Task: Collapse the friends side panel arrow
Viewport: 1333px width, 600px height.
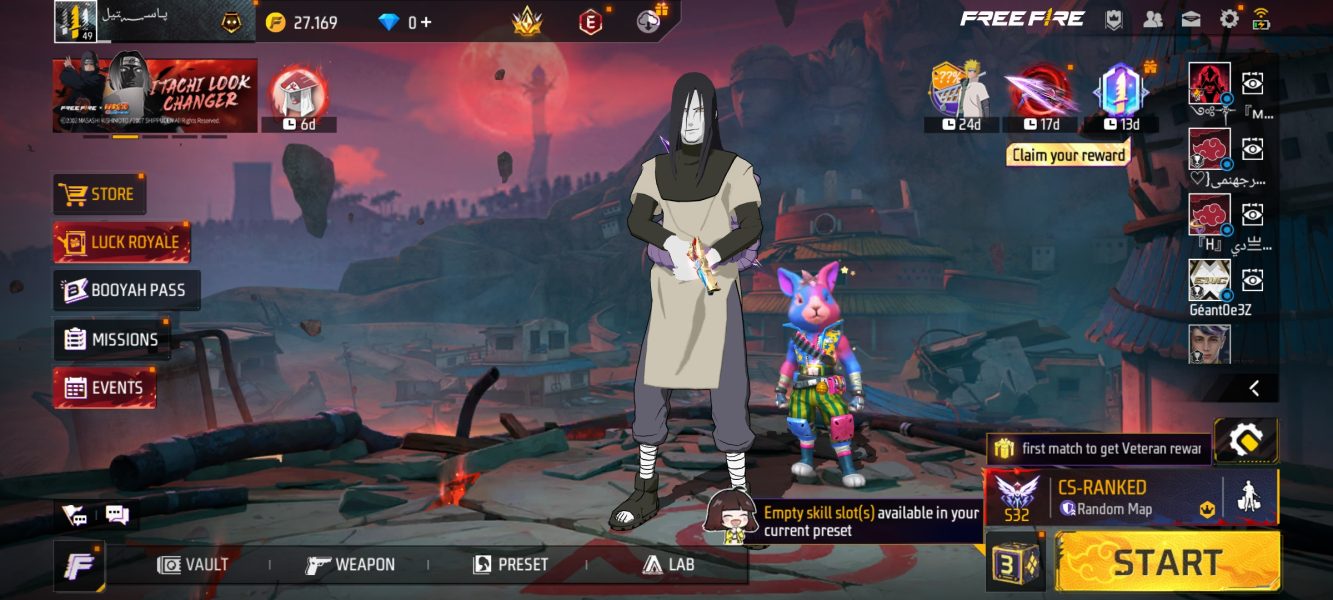Action: click(1254, 388)
